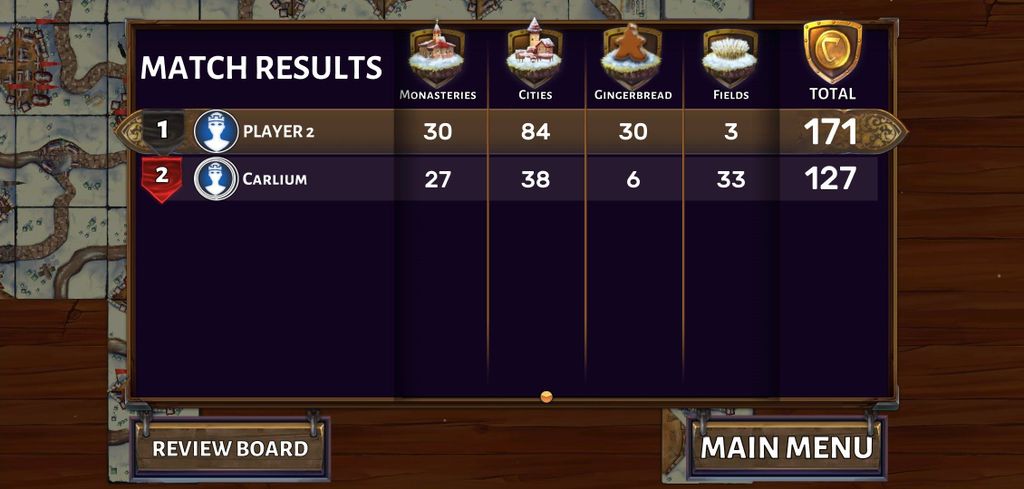Select the Carlium result row
The image size is (1024, 489).
click(x=510, y=180)
